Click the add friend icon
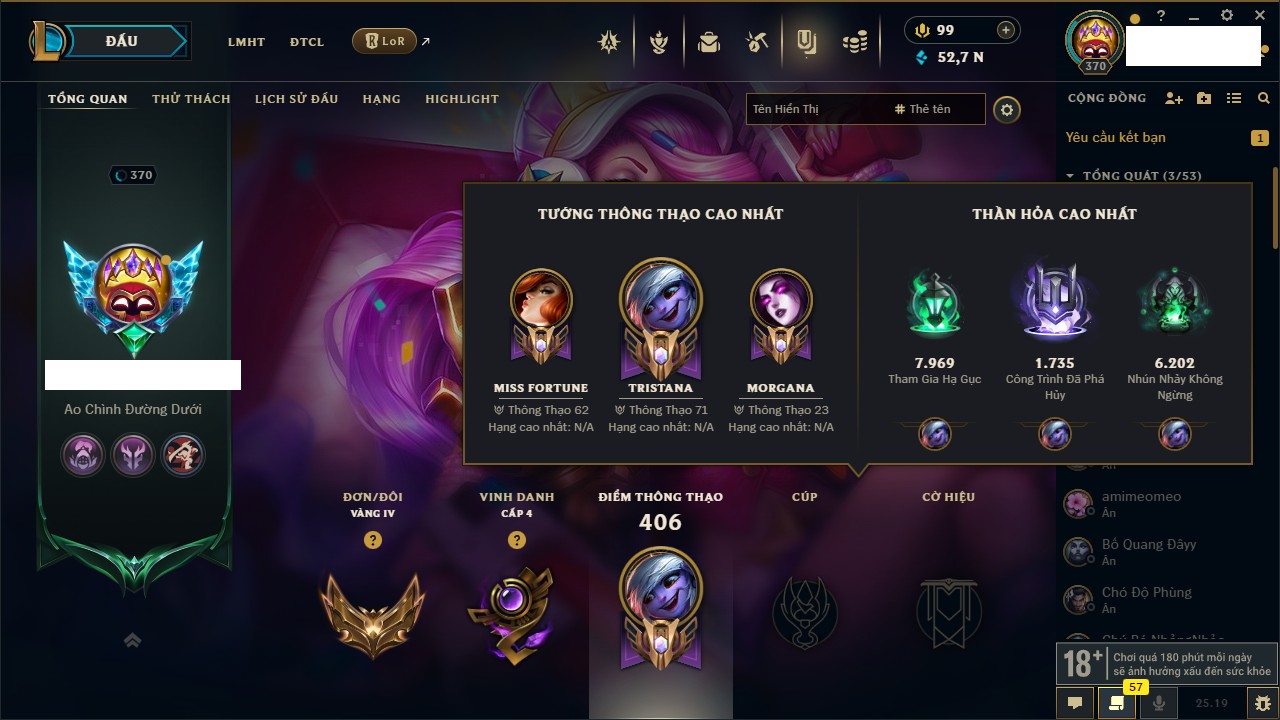The width and height of the screenshot is (1280, 720). coord(1174,98)
